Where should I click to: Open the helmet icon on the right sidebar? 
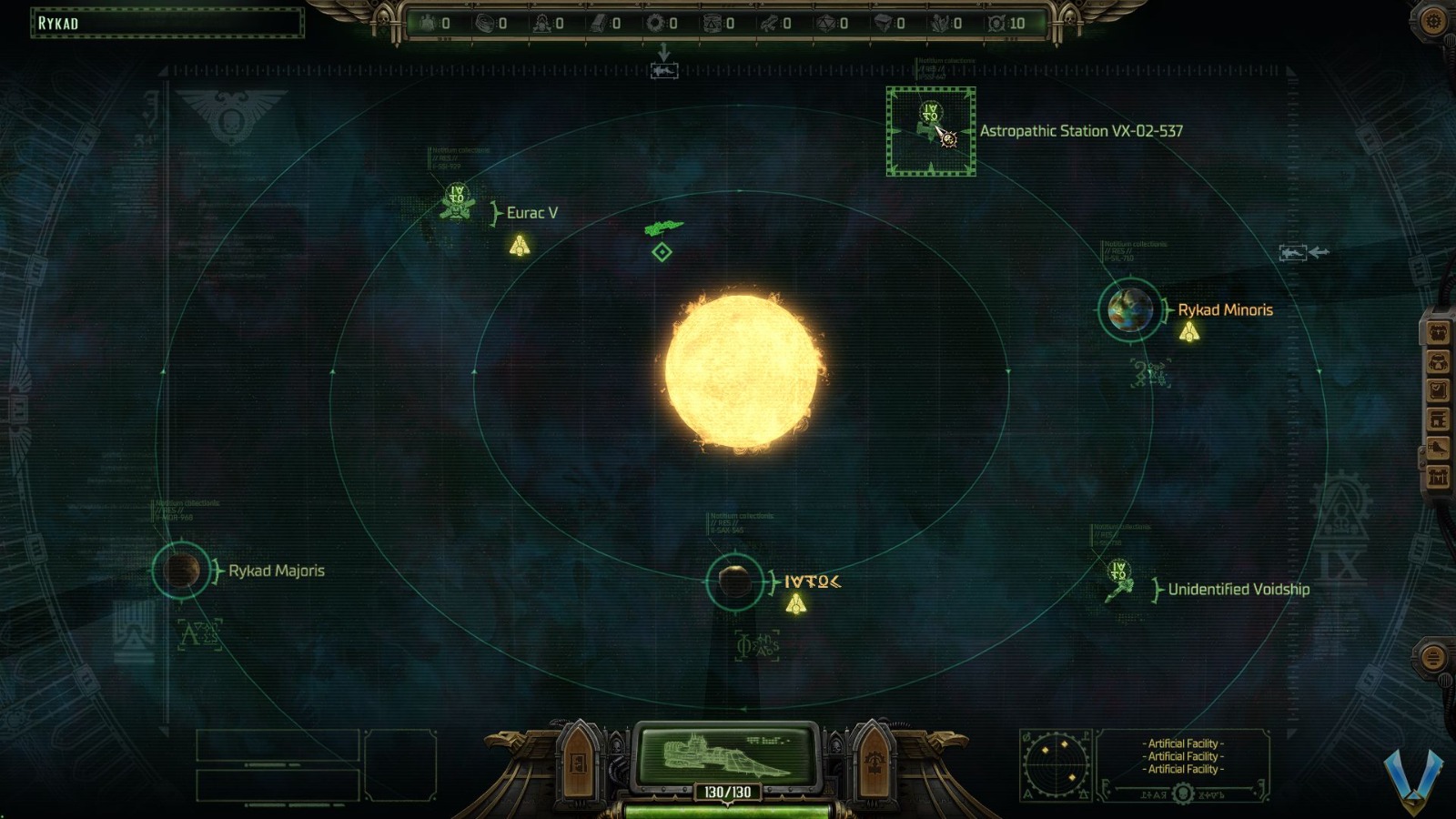[1438, 362]
